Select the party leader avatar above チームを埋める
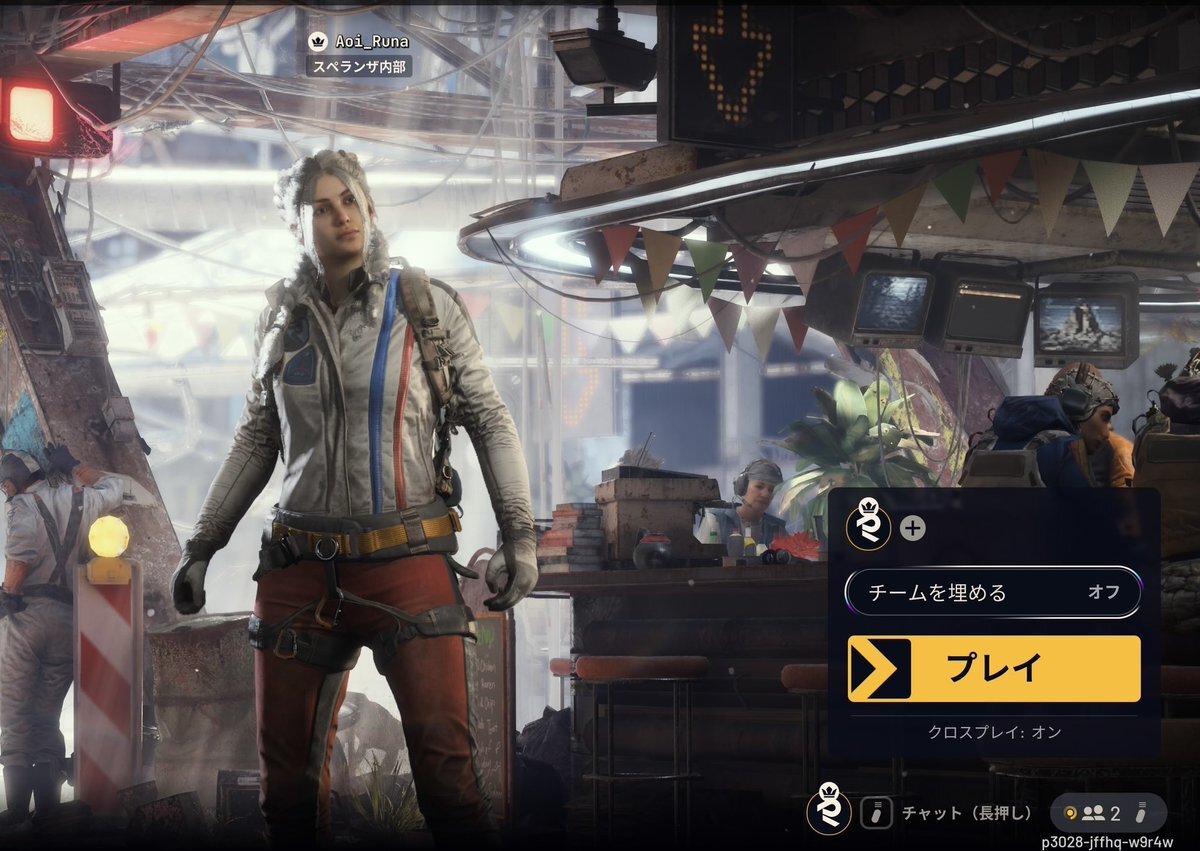The width and height of the screenshot is (1200, 851). point(867,526)
